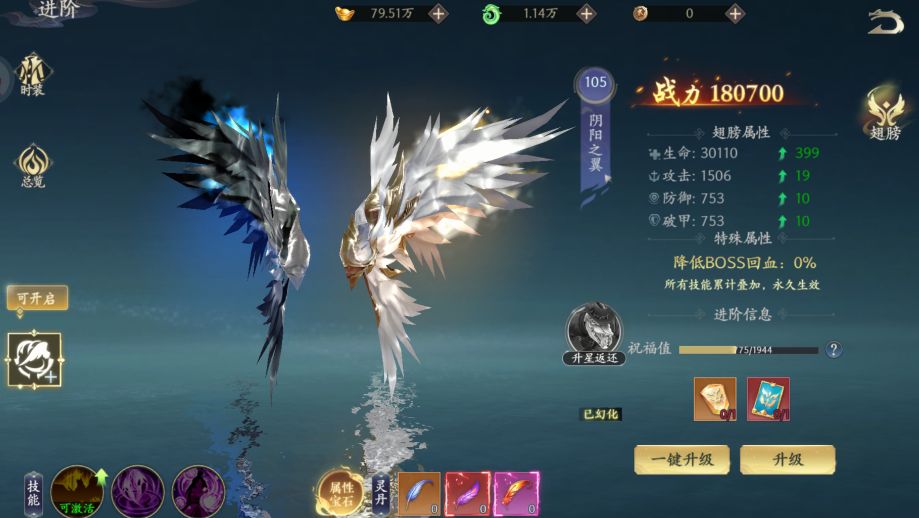Click the 升级 upgrade button

787,460
